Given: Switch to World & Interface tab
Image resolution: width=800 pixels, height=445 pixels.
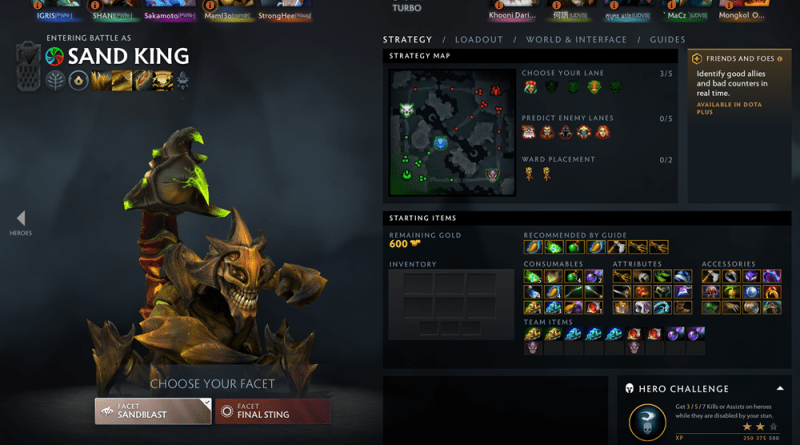Looking at the screenshot, I should pos(576,40).
